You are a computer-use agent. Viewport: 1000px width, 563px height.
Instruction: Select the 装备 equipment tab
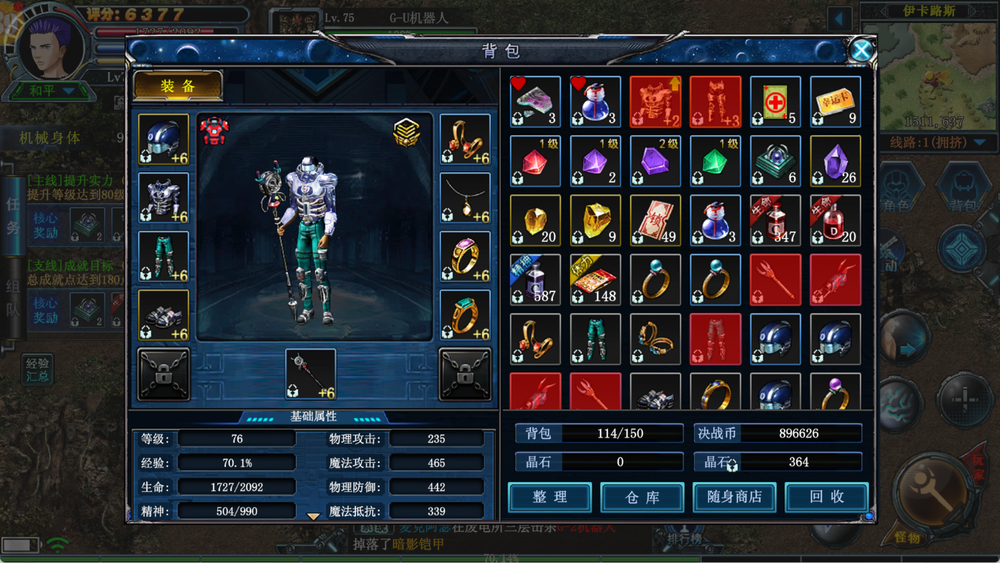coord(178,86)
